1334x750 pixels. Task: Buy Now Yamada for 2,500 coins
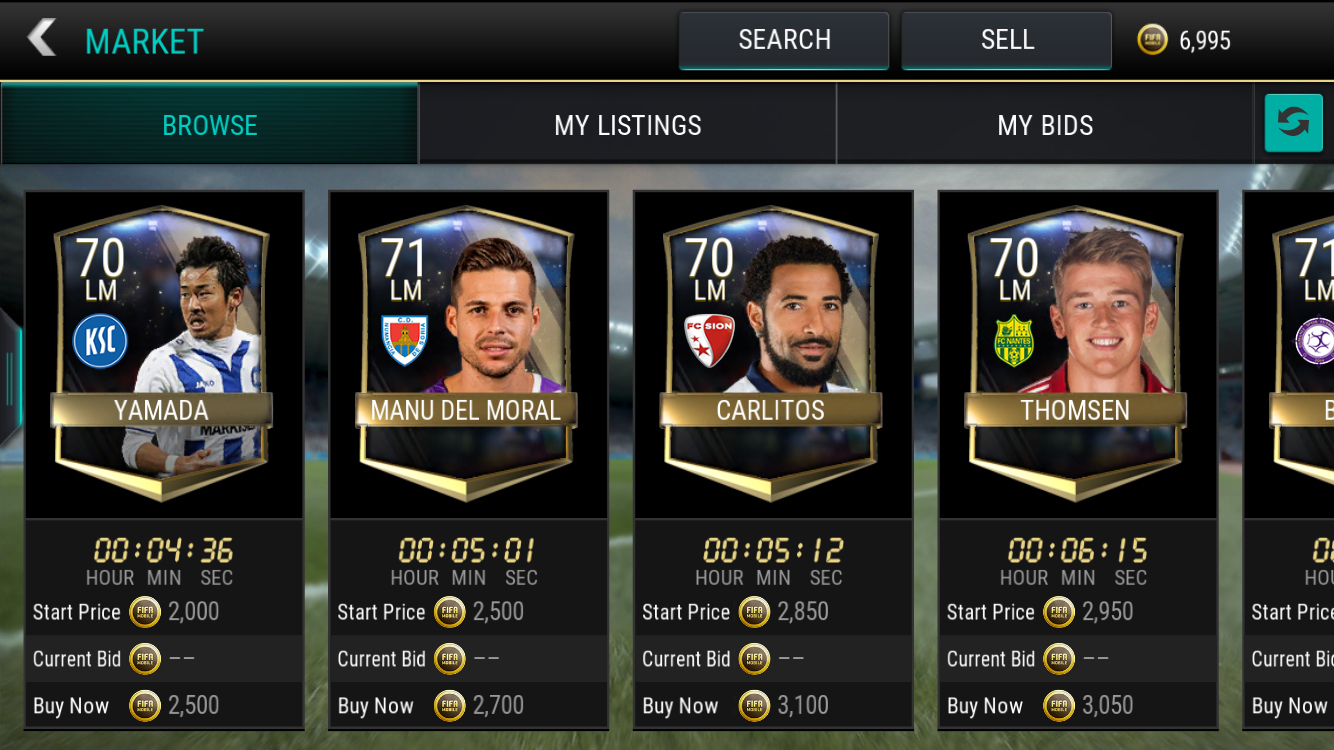[163, 705]
